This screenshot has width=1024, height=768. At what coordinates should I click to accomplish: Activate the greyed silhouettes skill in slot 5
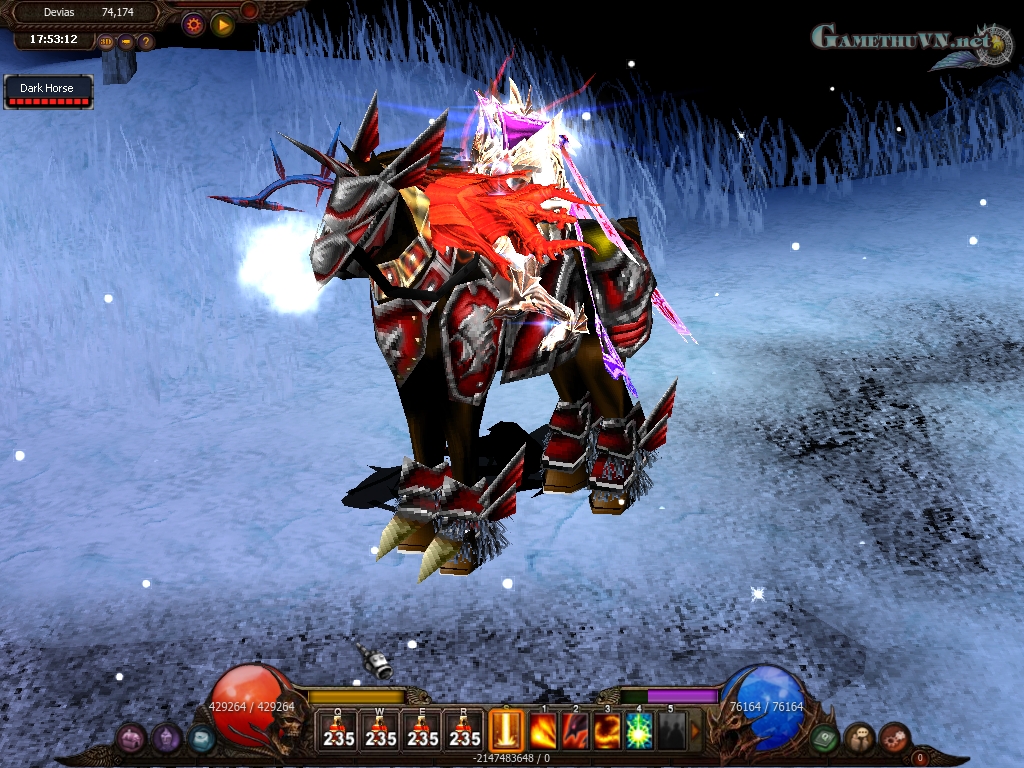pyautogui.click(x=672, y=731)
